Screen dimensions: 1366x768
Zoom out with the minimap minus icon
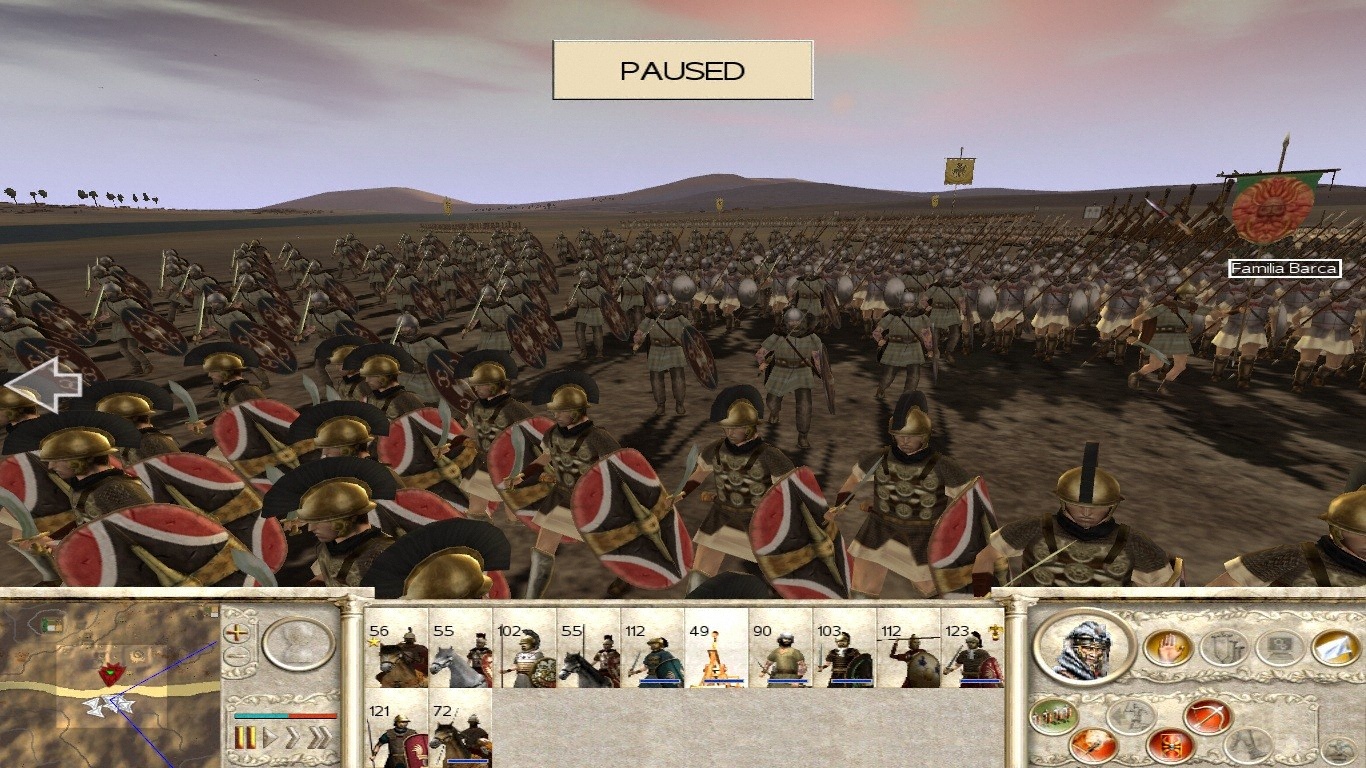tap(236, 655)
